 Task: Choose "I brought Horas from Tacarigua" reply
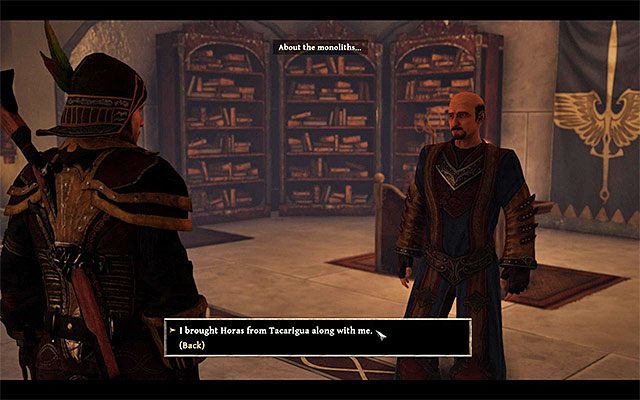(x=270, y=329)
